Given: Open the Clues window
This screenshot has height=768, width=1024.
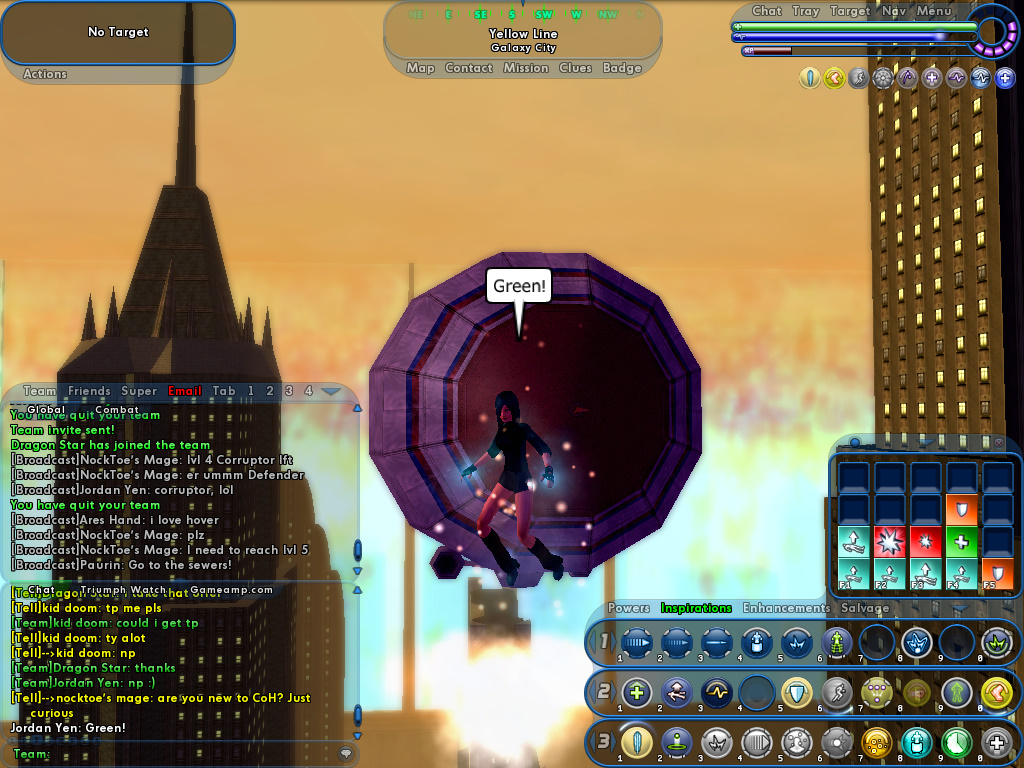Looking at the screenshot, I should point(576,68).
